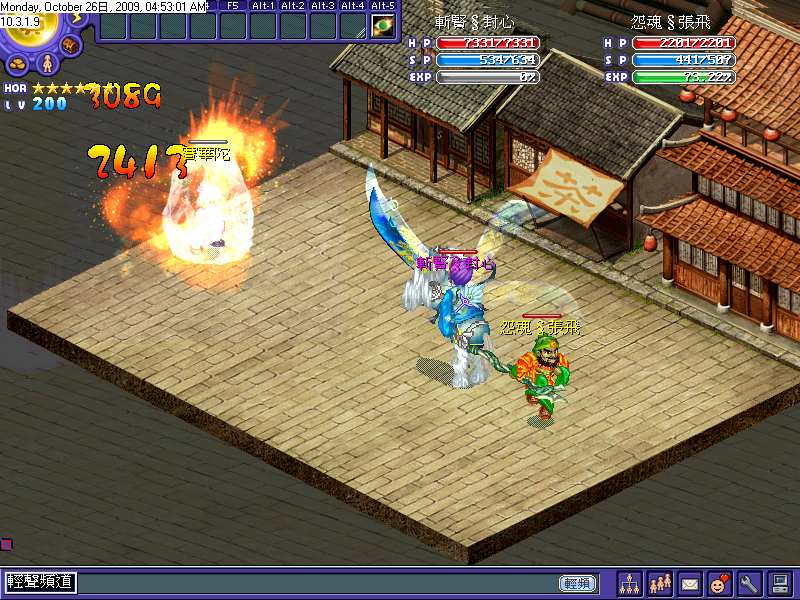Open the character figure icon

coord(45,65)
